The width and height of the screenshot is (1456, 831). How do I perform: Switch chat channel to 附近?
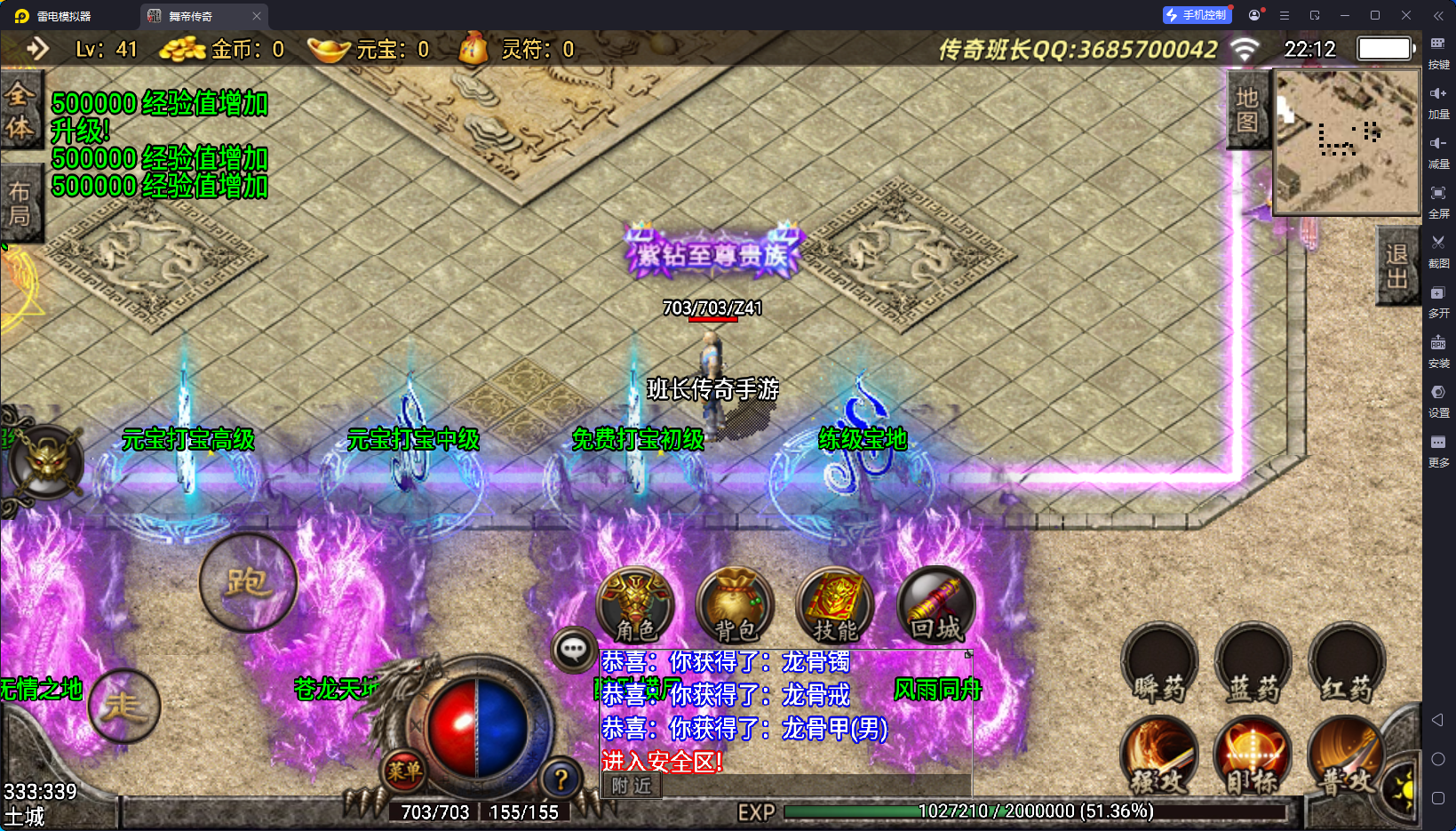tap(632, 786)
